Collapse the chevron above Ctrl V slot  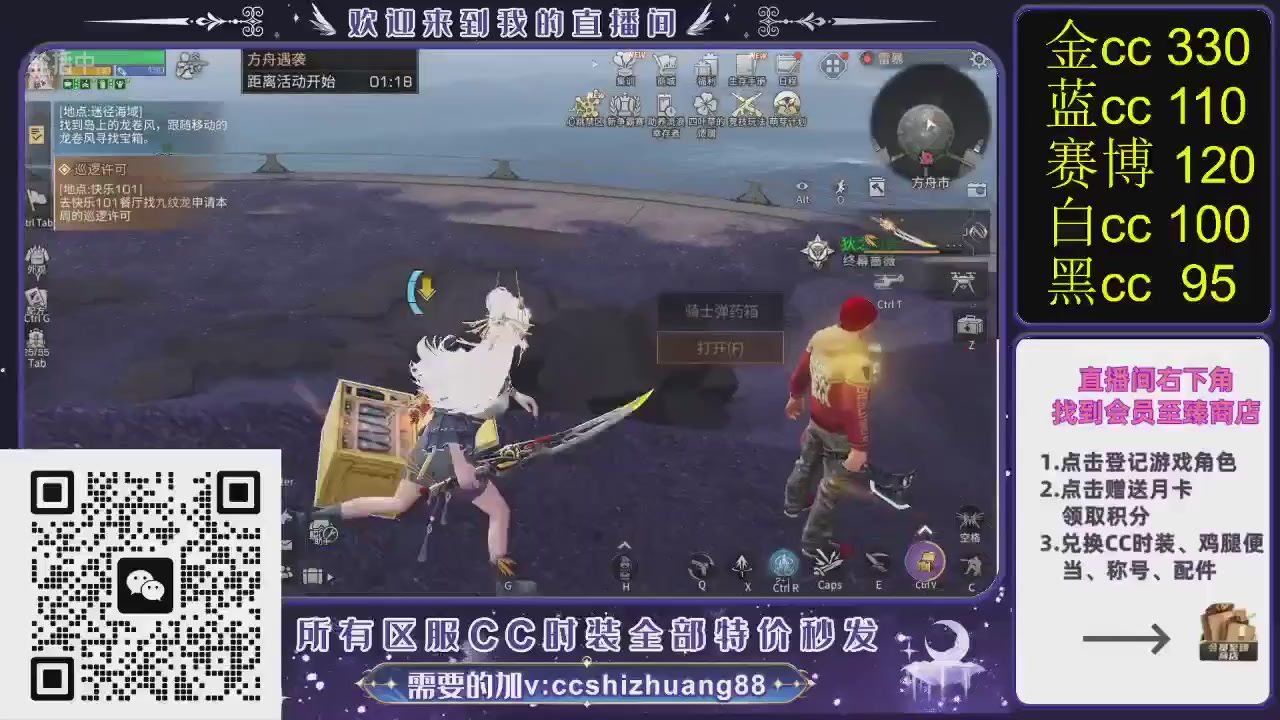coord(923,528)
